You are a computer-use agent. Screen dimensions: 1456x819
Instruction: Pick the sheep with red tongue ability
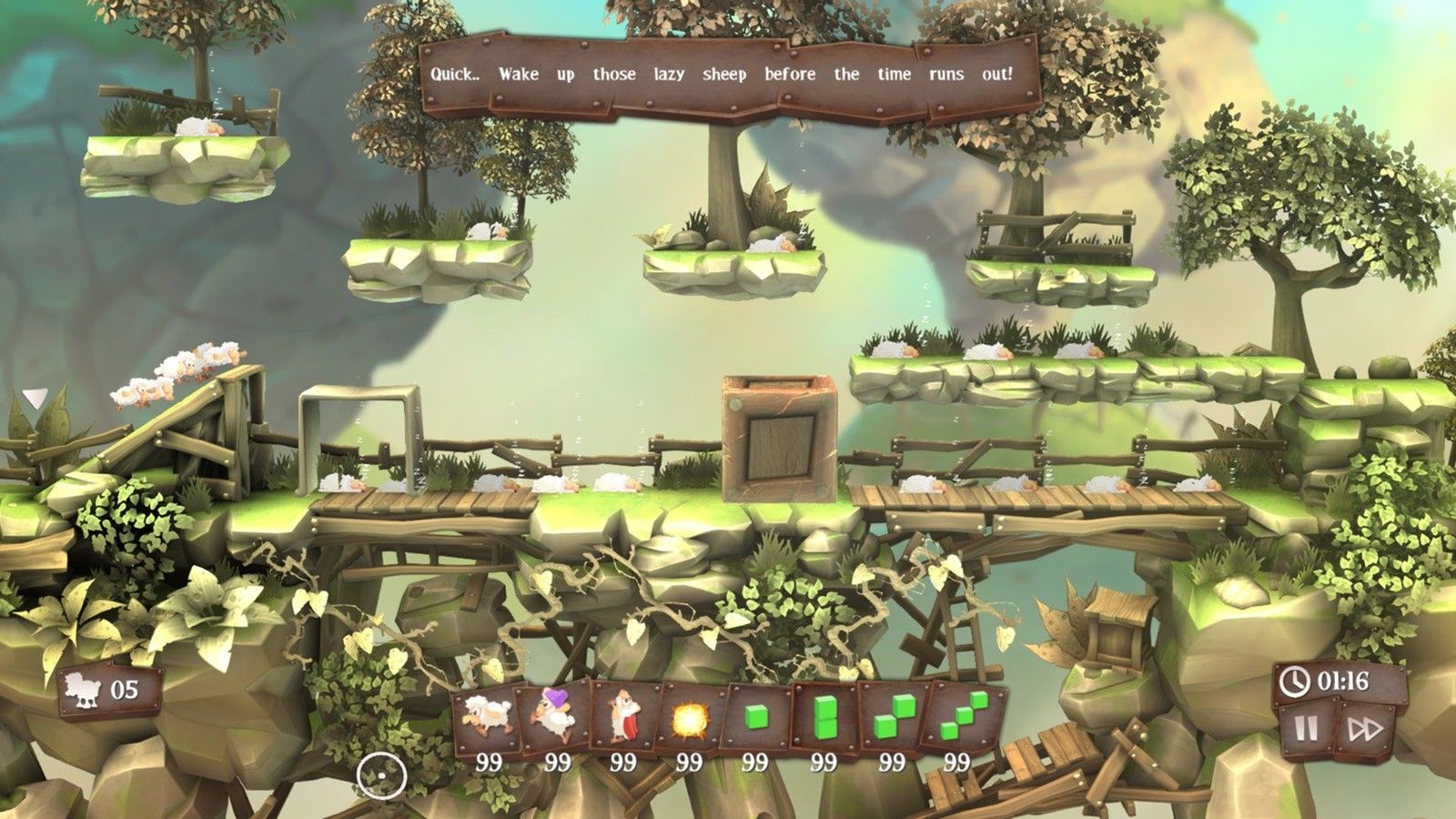622,717
